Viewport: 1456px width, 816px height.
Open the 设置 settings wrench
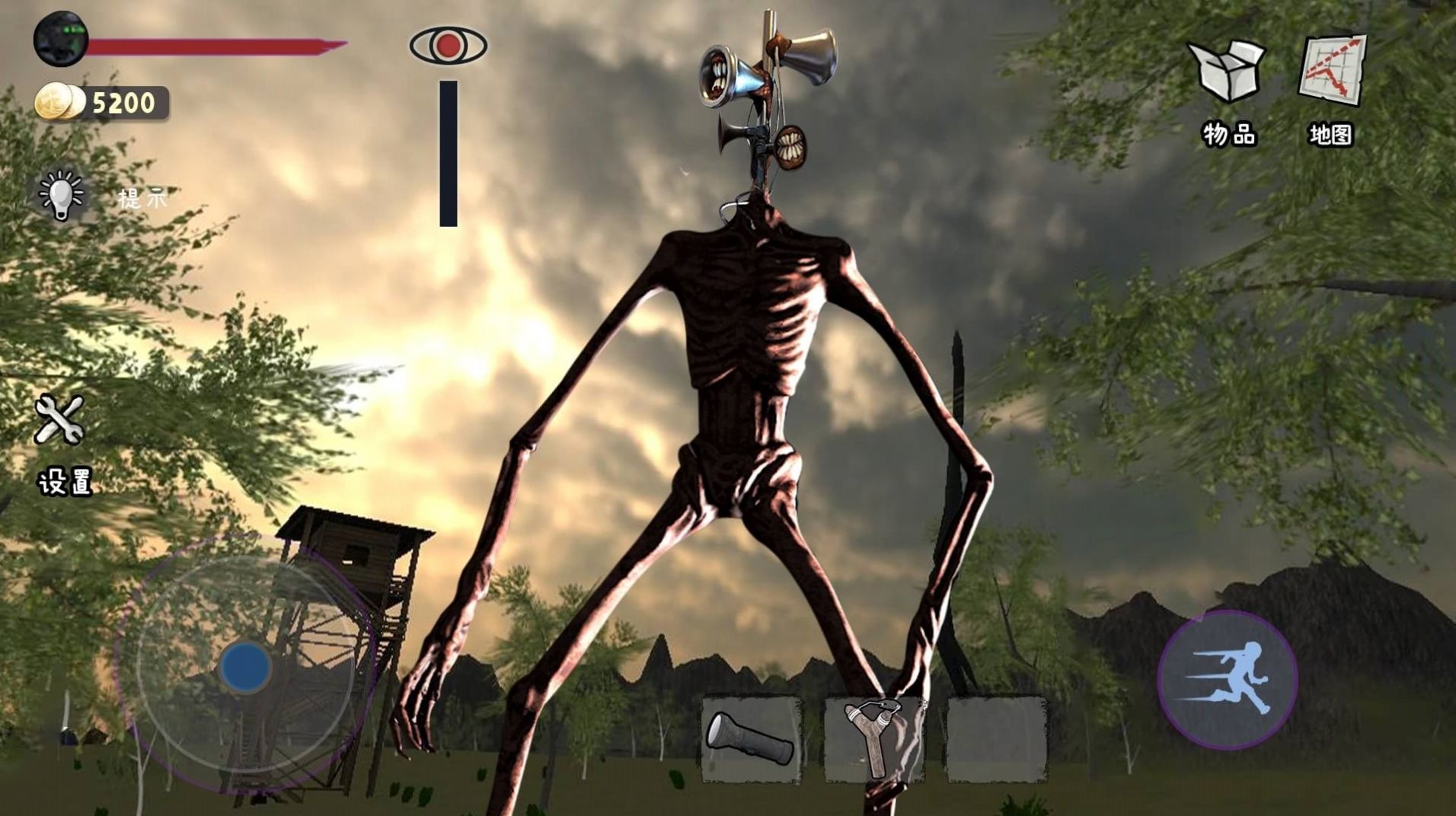coord(59,419)
